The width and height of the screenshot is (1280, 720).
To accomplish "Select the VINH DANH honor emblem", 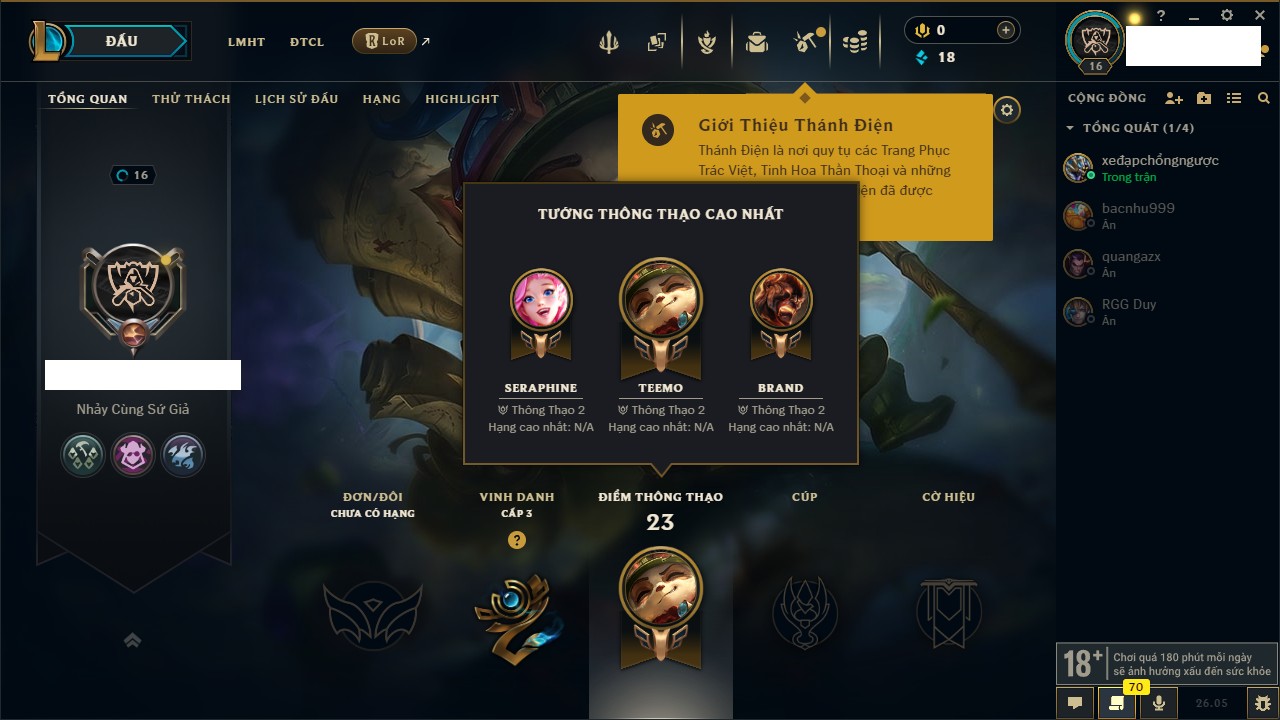I will coord(516,614).
